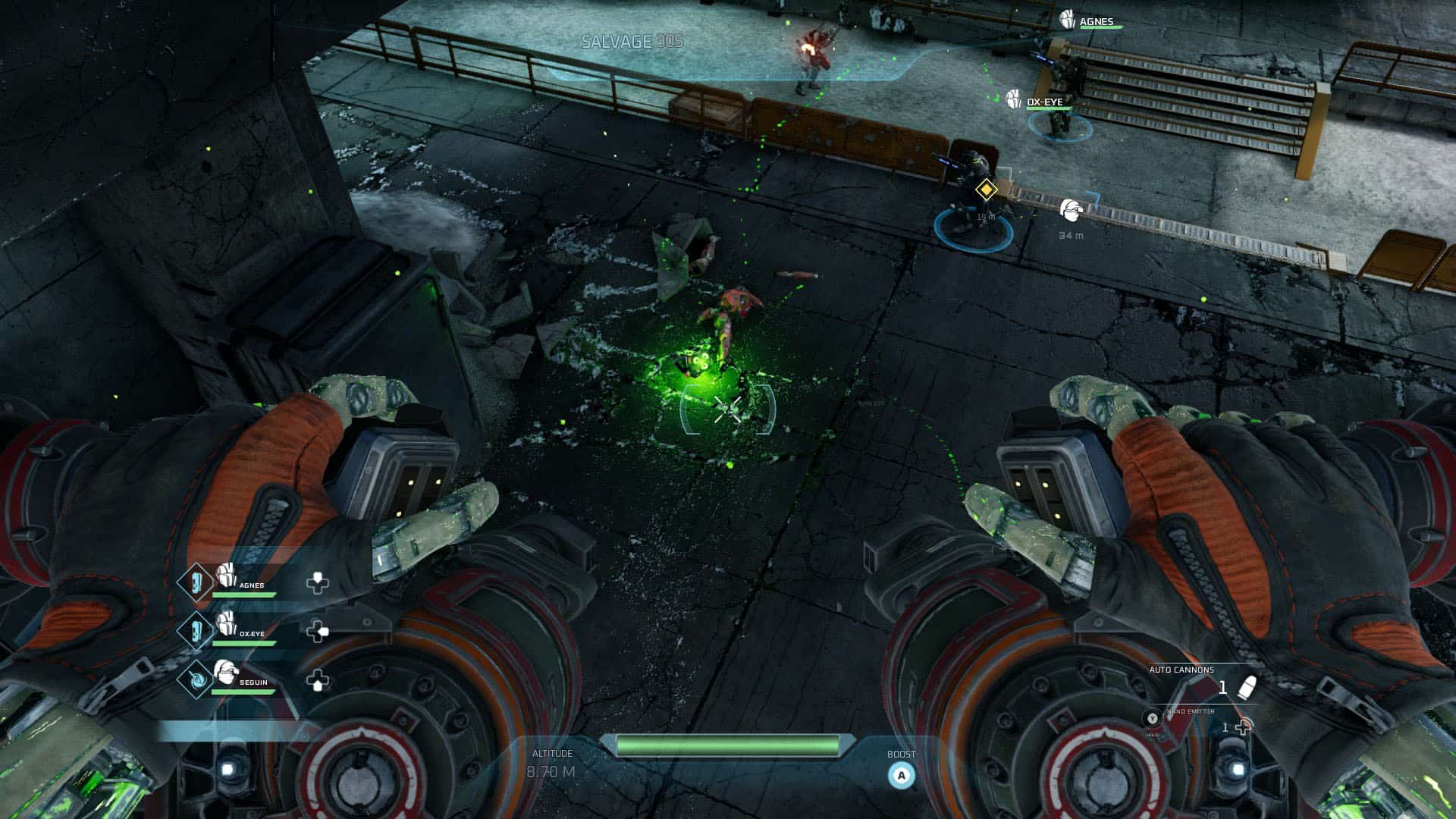Image resolution: width=1456 pixels, height=819 pixels.
Task: Select the Auto Cannons bullet icon
Action: click(1246, 687)
